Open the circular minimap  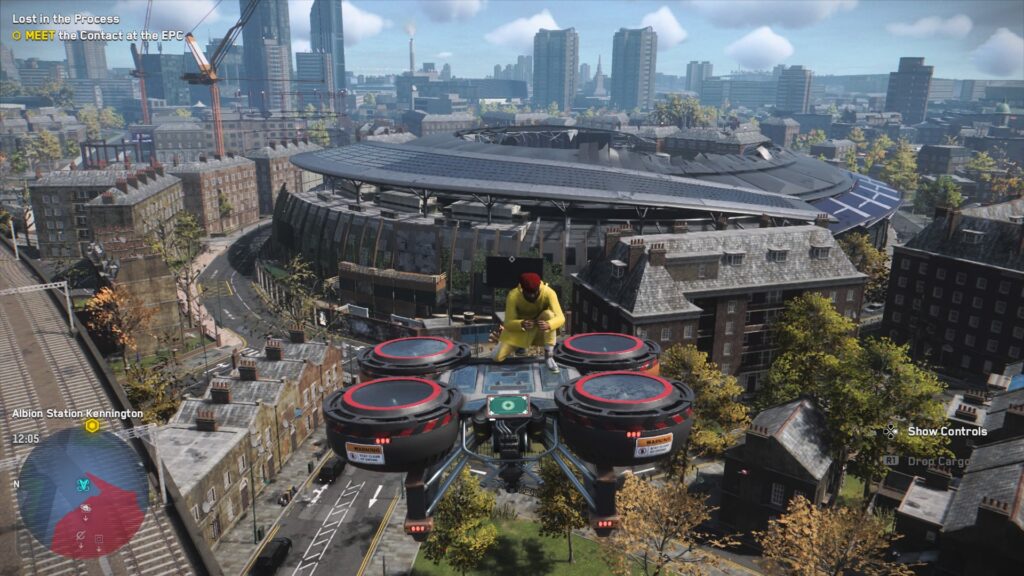click(x=83, y=492)
